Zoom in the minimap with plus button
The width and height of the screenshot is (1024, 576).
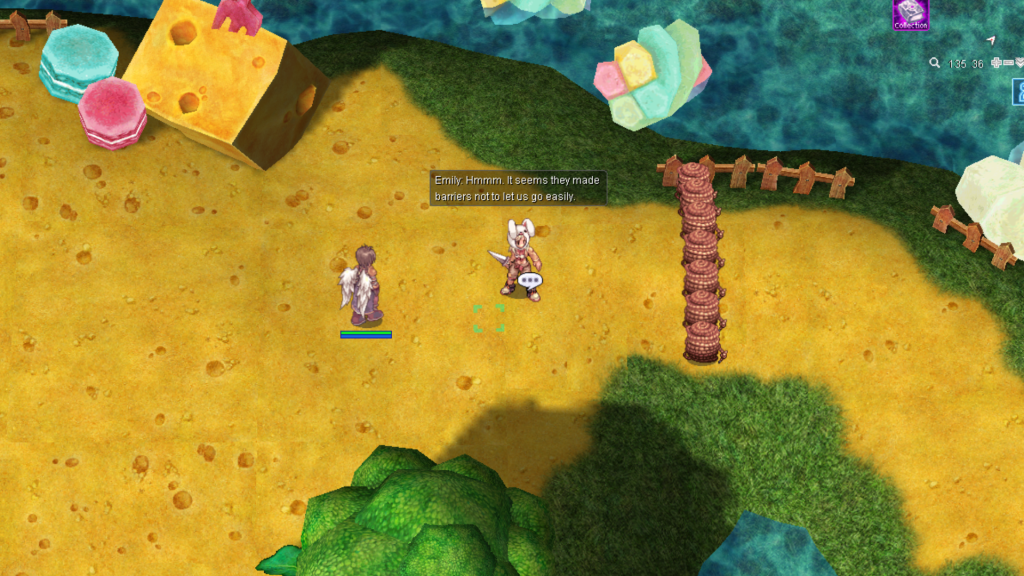pyautogui.click(x=996, y=63)
